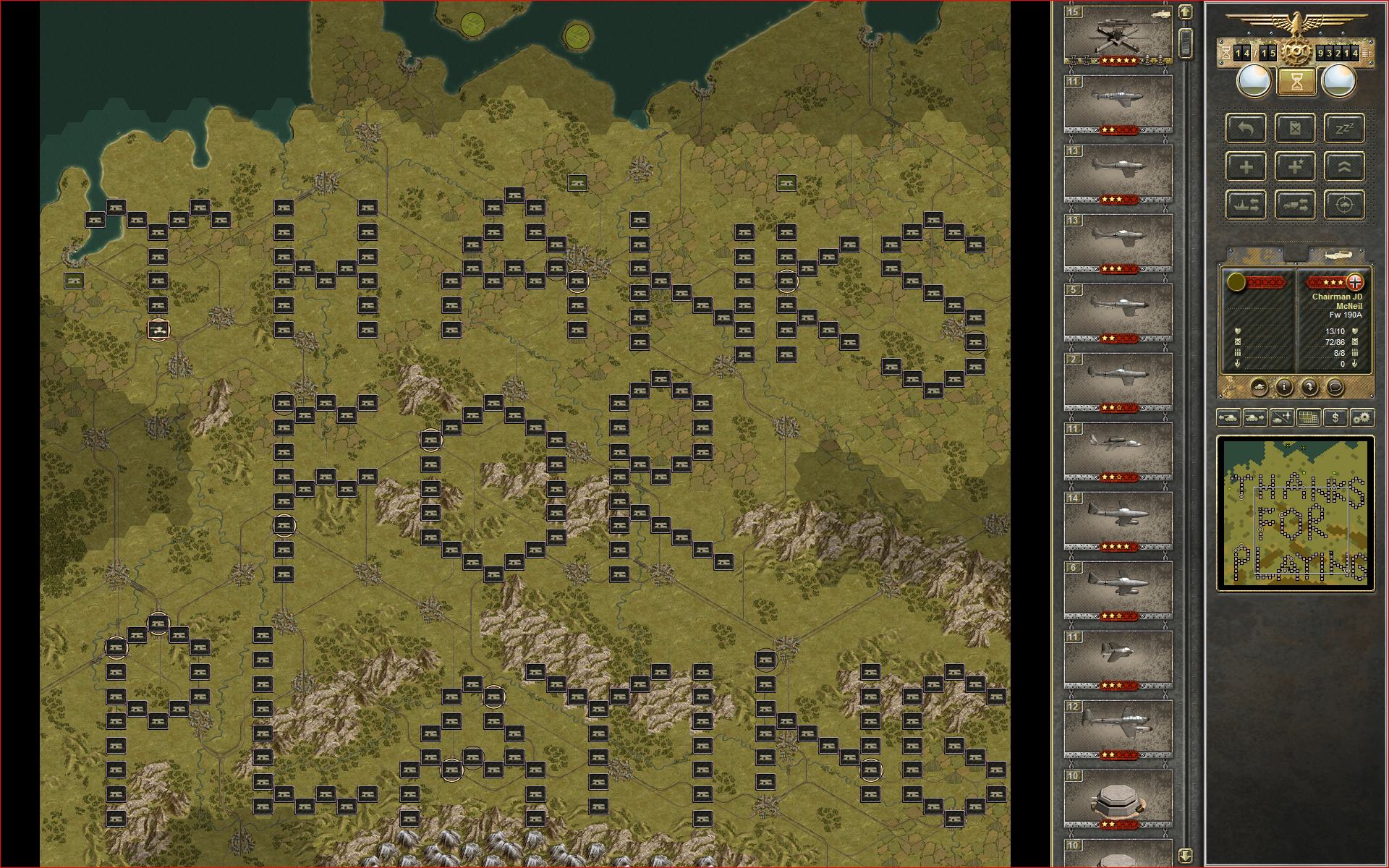Upgrade the unit using the chevrons icon
Viewport: 1389px width, 868px height.
coord(1343,166)
